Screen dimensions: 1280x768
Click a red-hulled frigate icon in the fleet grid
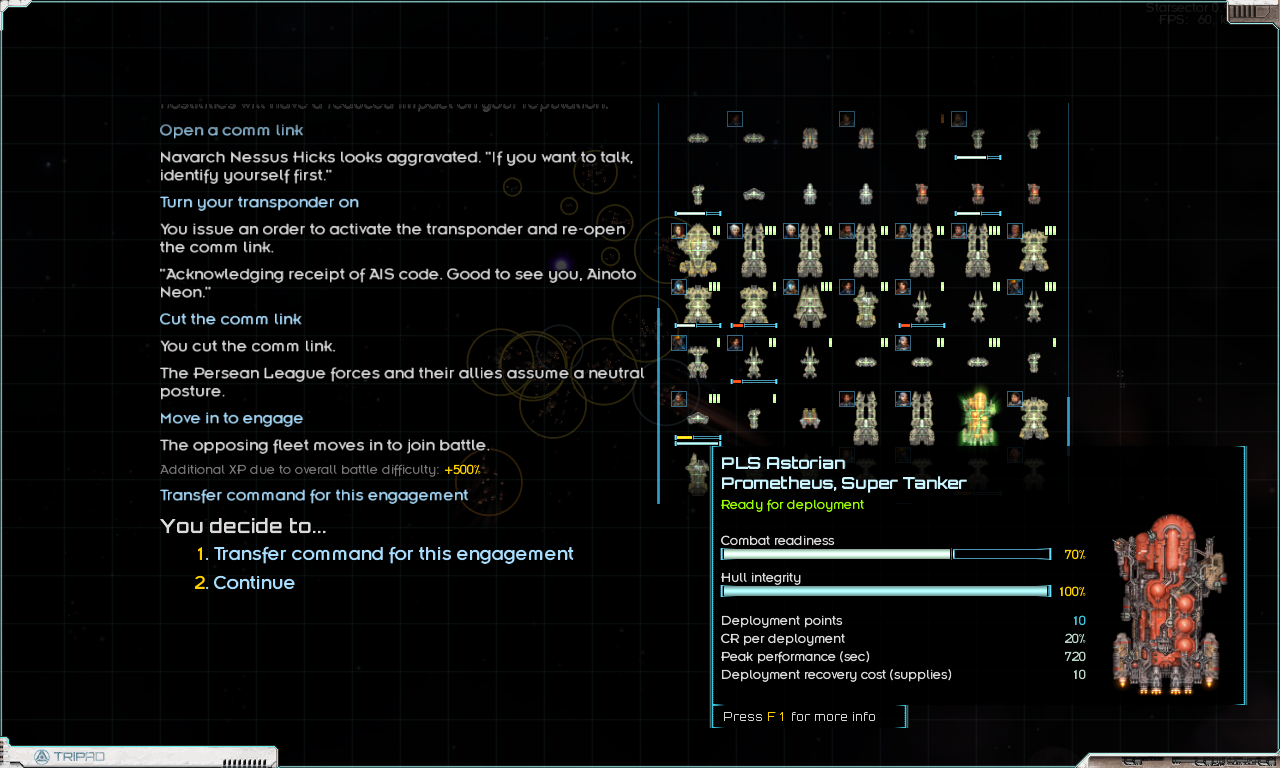click(x=921, y=193)
